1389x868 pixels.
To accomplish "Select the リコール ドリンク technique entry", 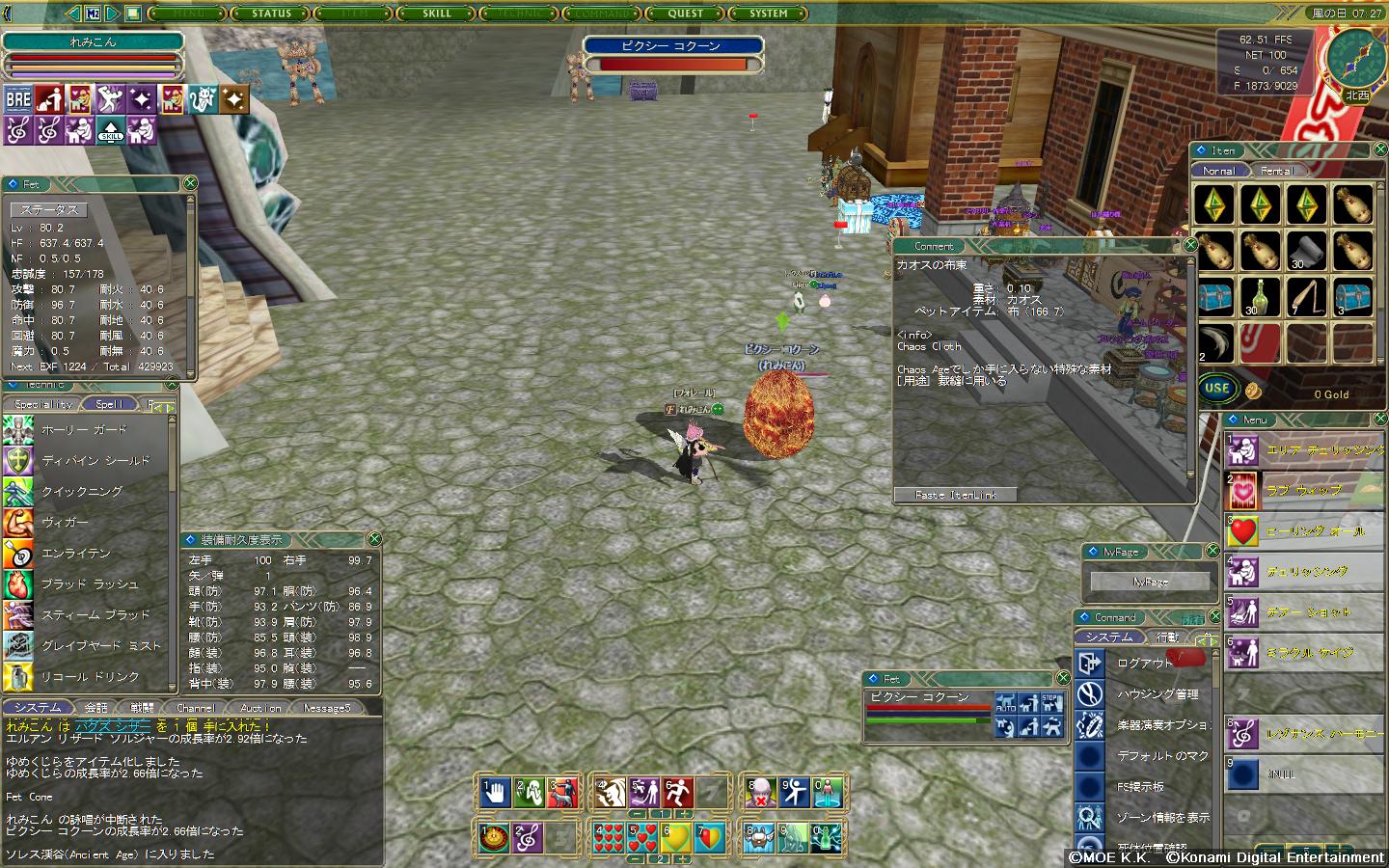I will (90, 677).
